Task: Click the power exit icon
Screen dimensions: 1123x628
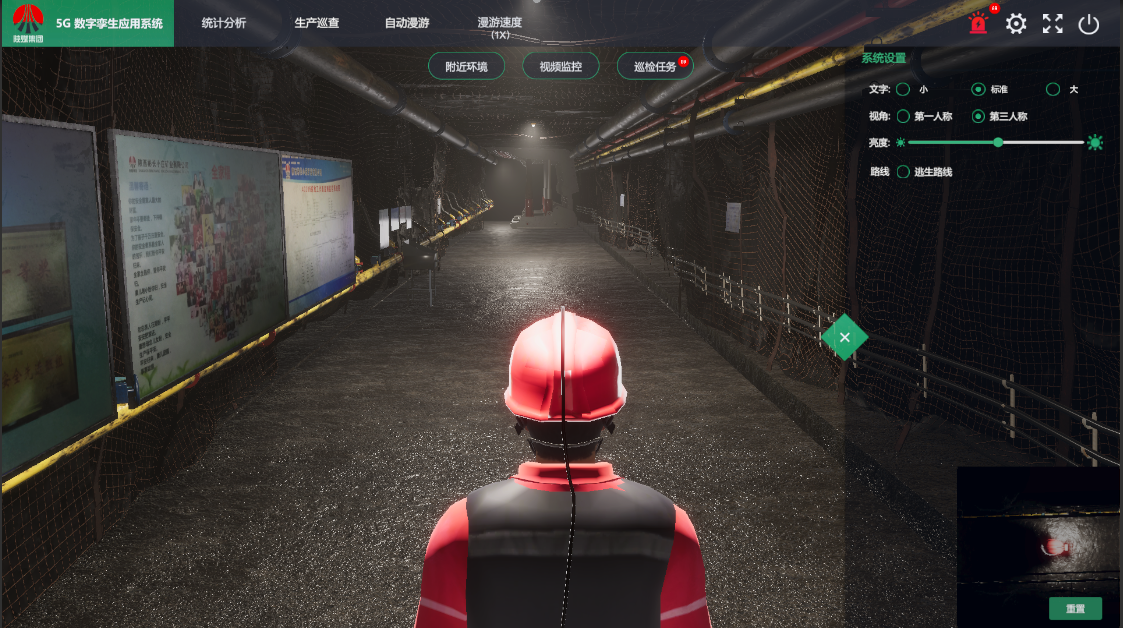Action: 1089,24
